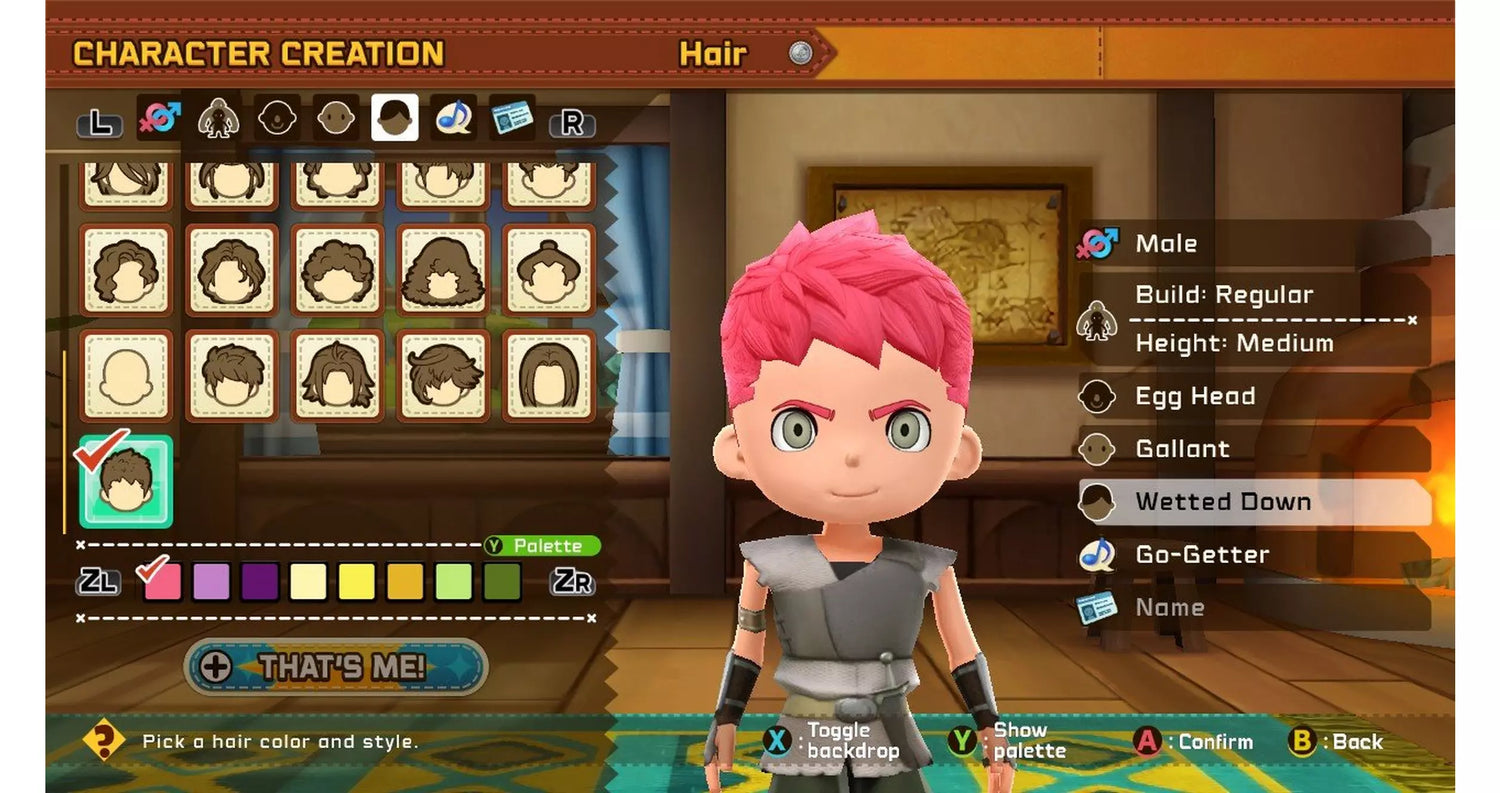Choose the dark green hair color

tap(502, 582)
